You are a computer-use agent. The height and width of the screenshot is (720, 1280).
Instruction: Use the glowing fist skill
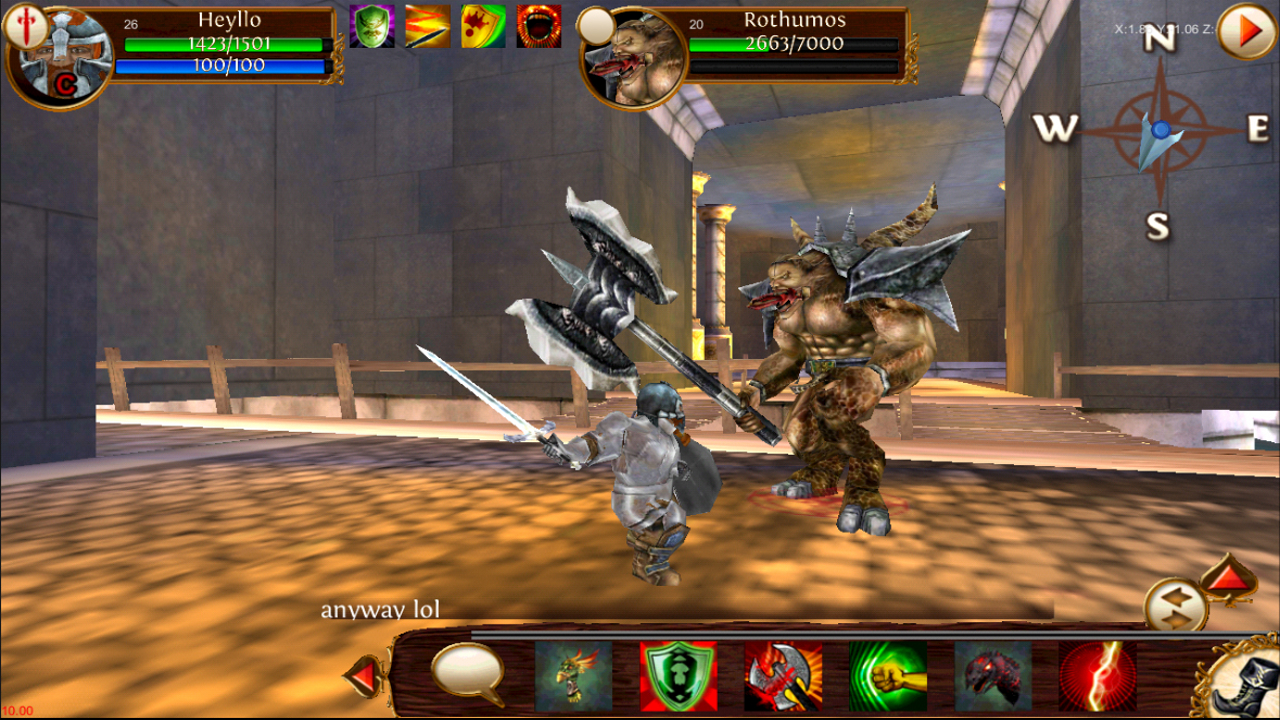coord(888,678)
